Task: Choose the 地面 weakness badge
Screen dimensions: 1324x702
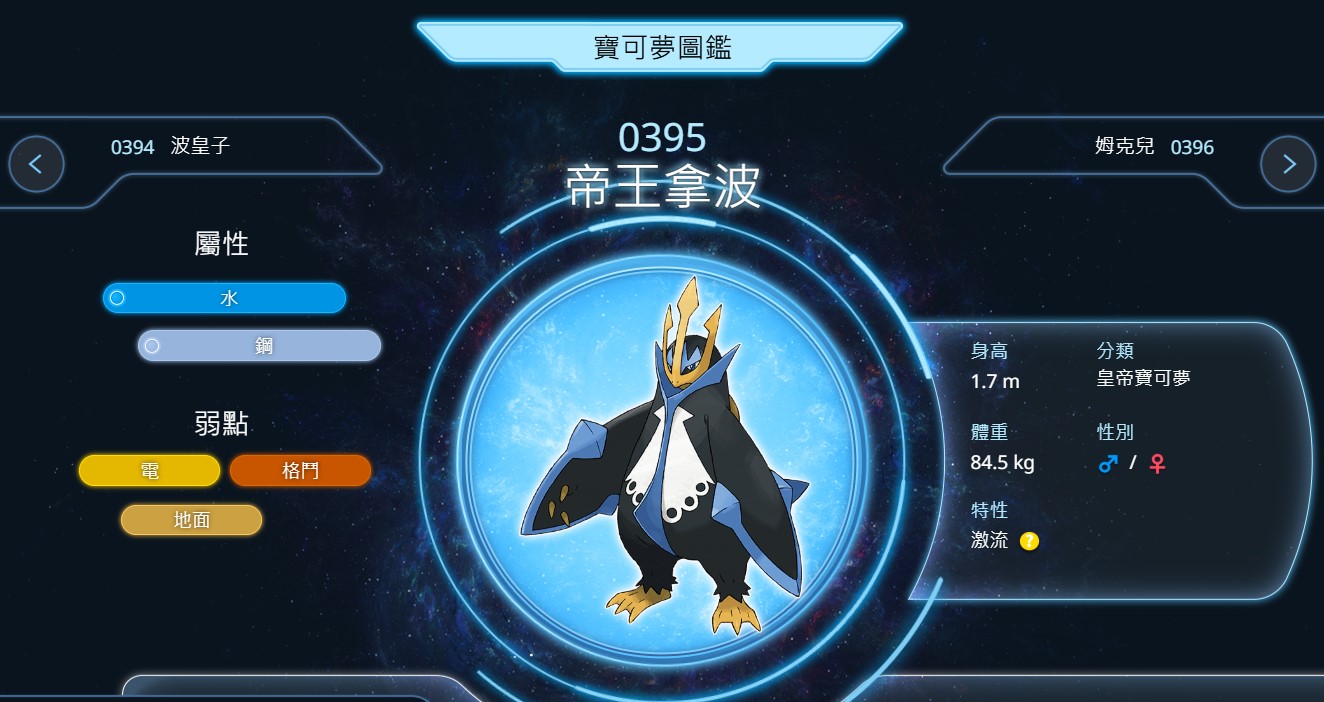Action: pyautogui.click(x=191, y=520)
